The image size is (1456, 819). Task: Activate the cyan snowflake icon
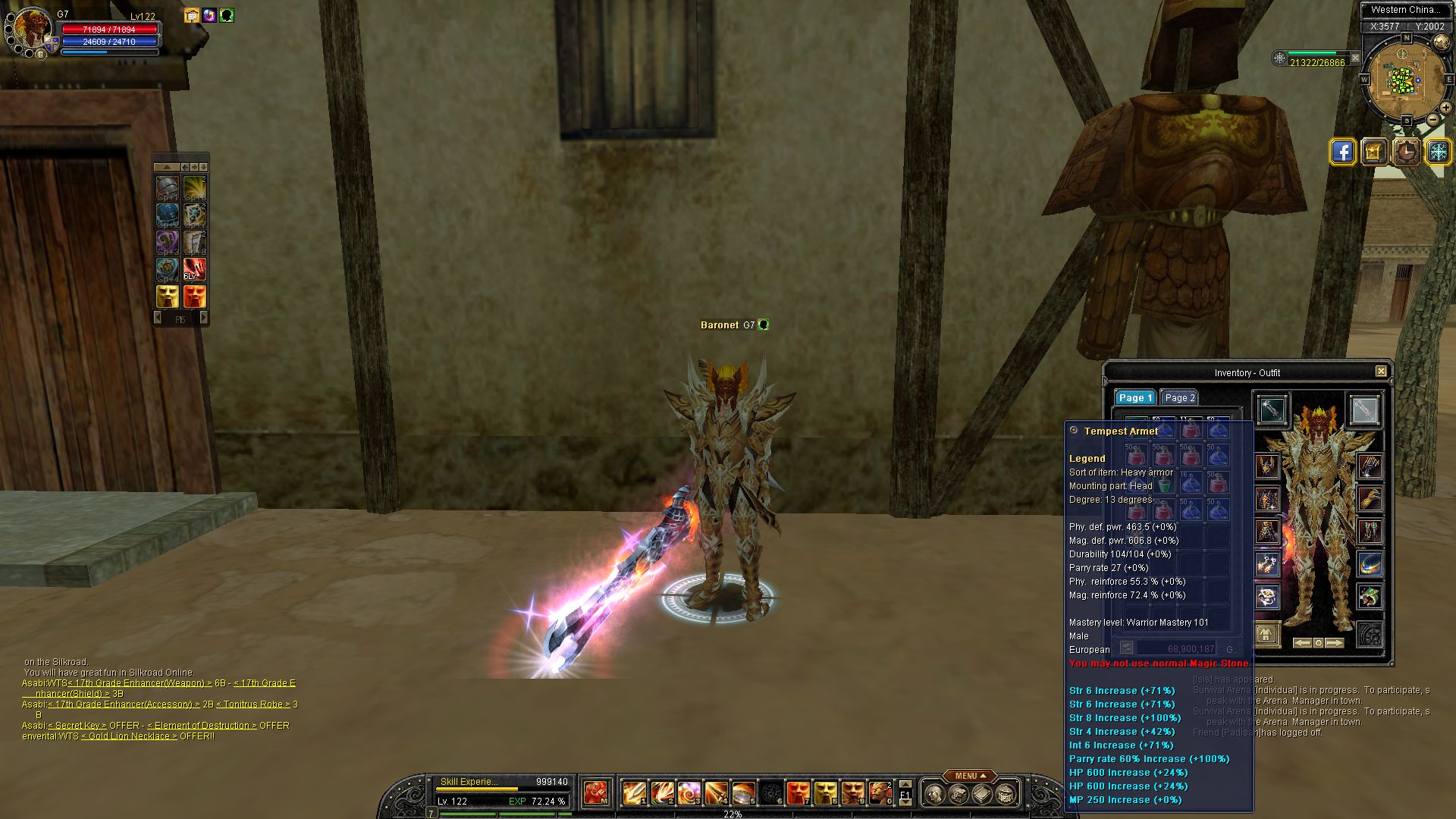[1438, 152]
